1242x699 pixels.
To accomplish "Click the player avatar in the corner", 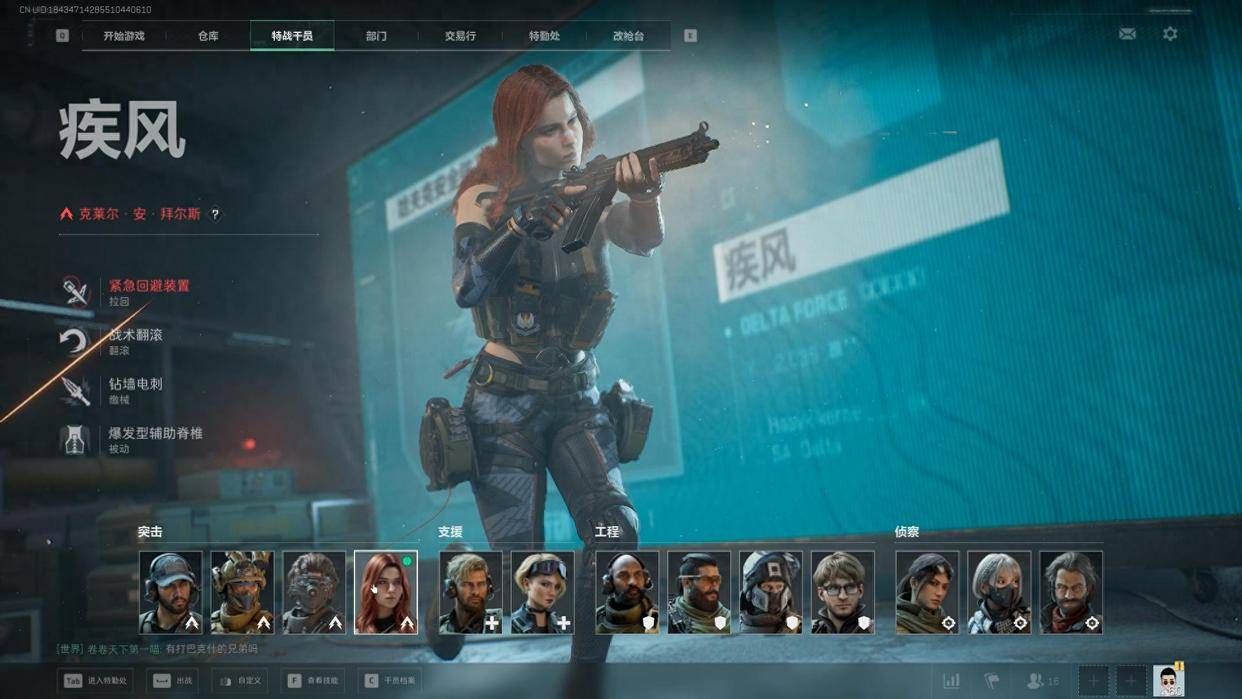I will (x=1168, y=681).
